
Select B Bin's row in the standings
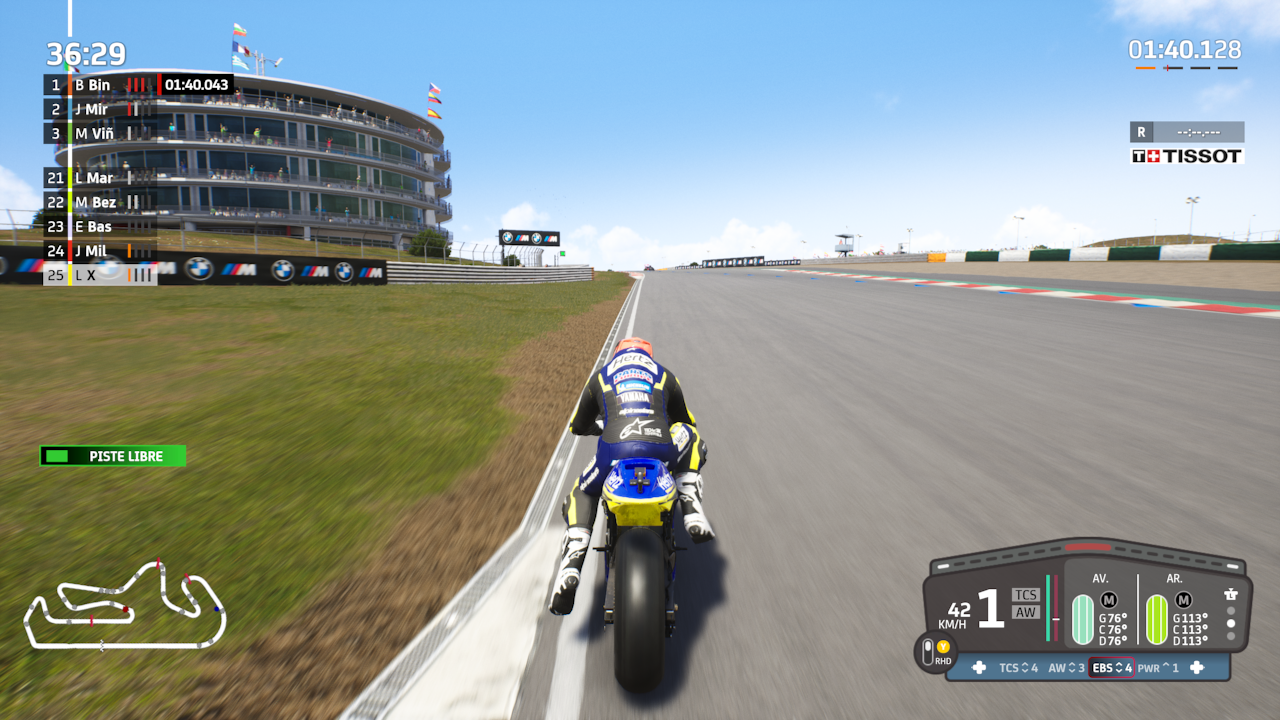point(100,85)
